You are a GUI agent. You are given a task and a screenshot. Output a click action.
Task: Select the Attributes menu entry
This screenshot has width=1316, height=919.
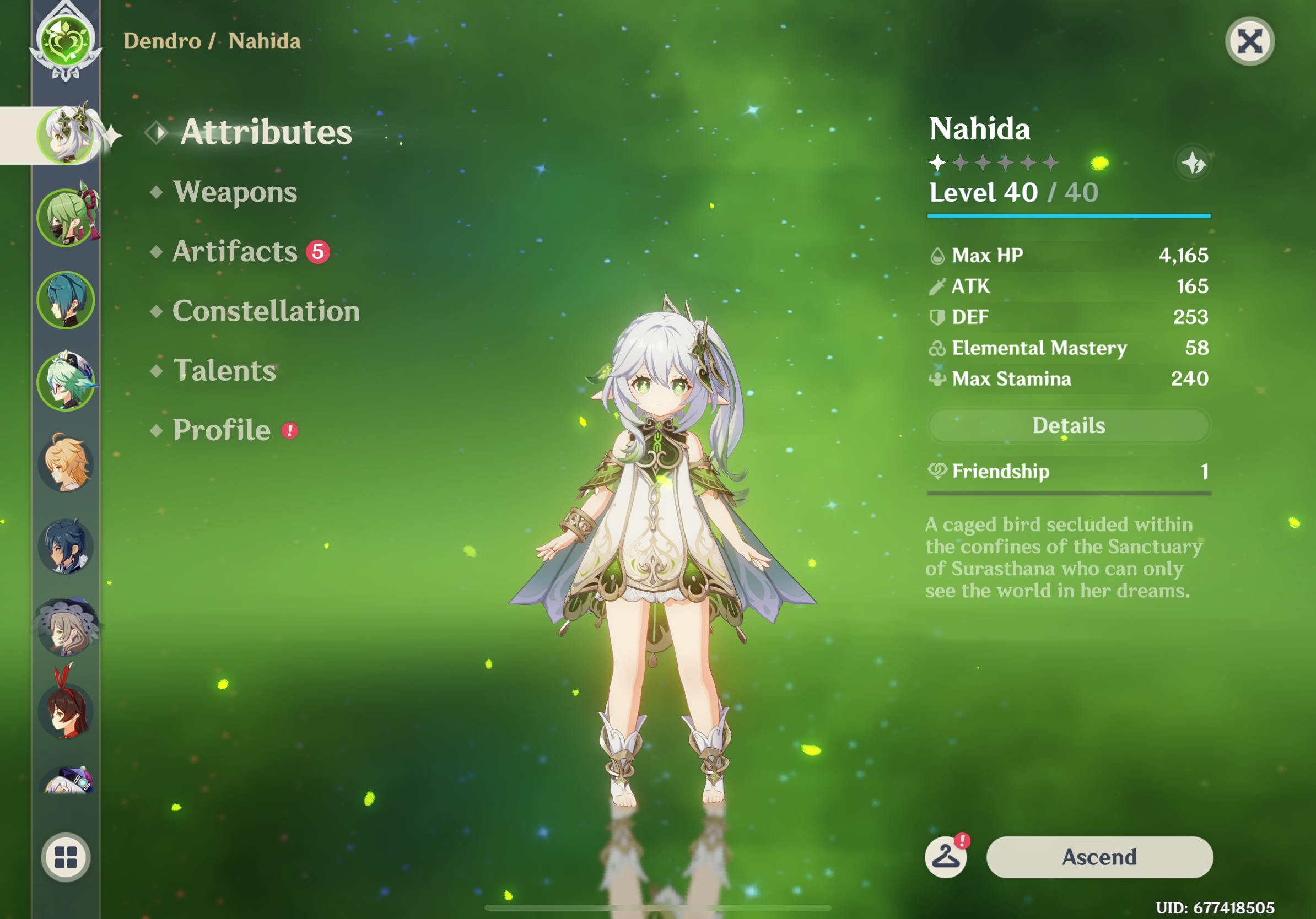pos(266,132)
